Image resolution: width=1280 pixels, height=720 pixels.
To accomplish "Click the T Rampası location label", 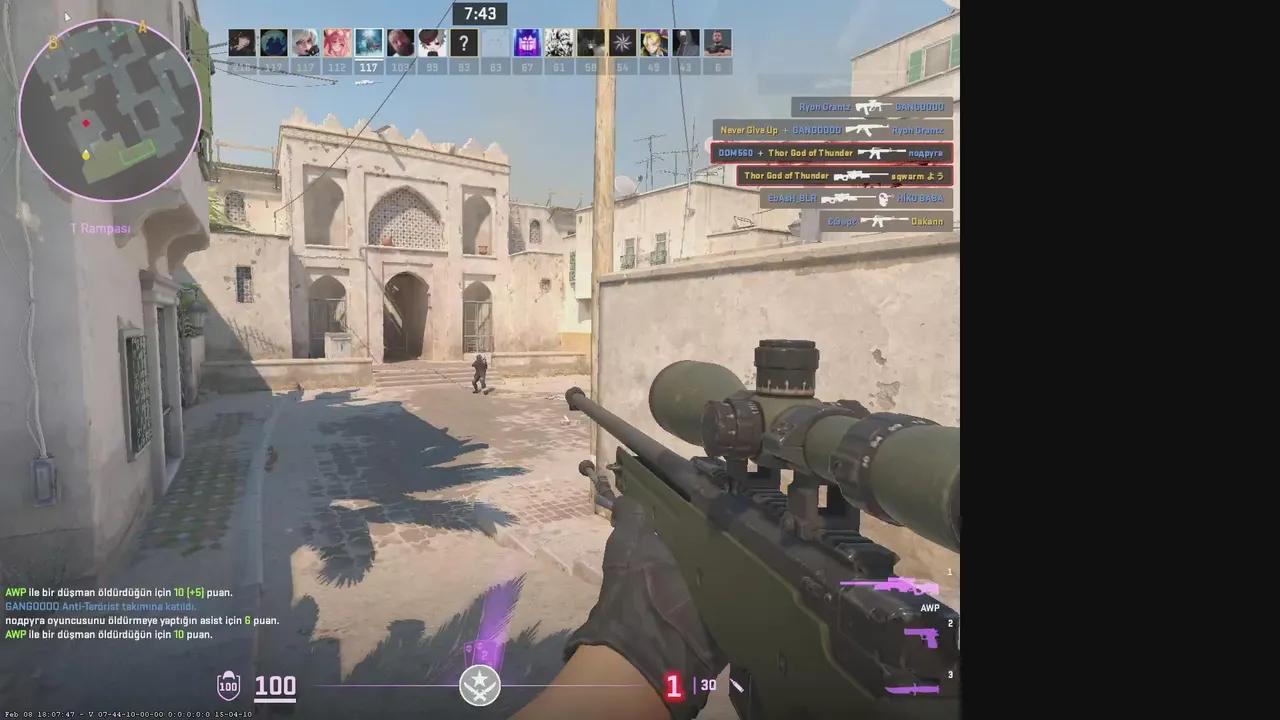I will [101, 228].
